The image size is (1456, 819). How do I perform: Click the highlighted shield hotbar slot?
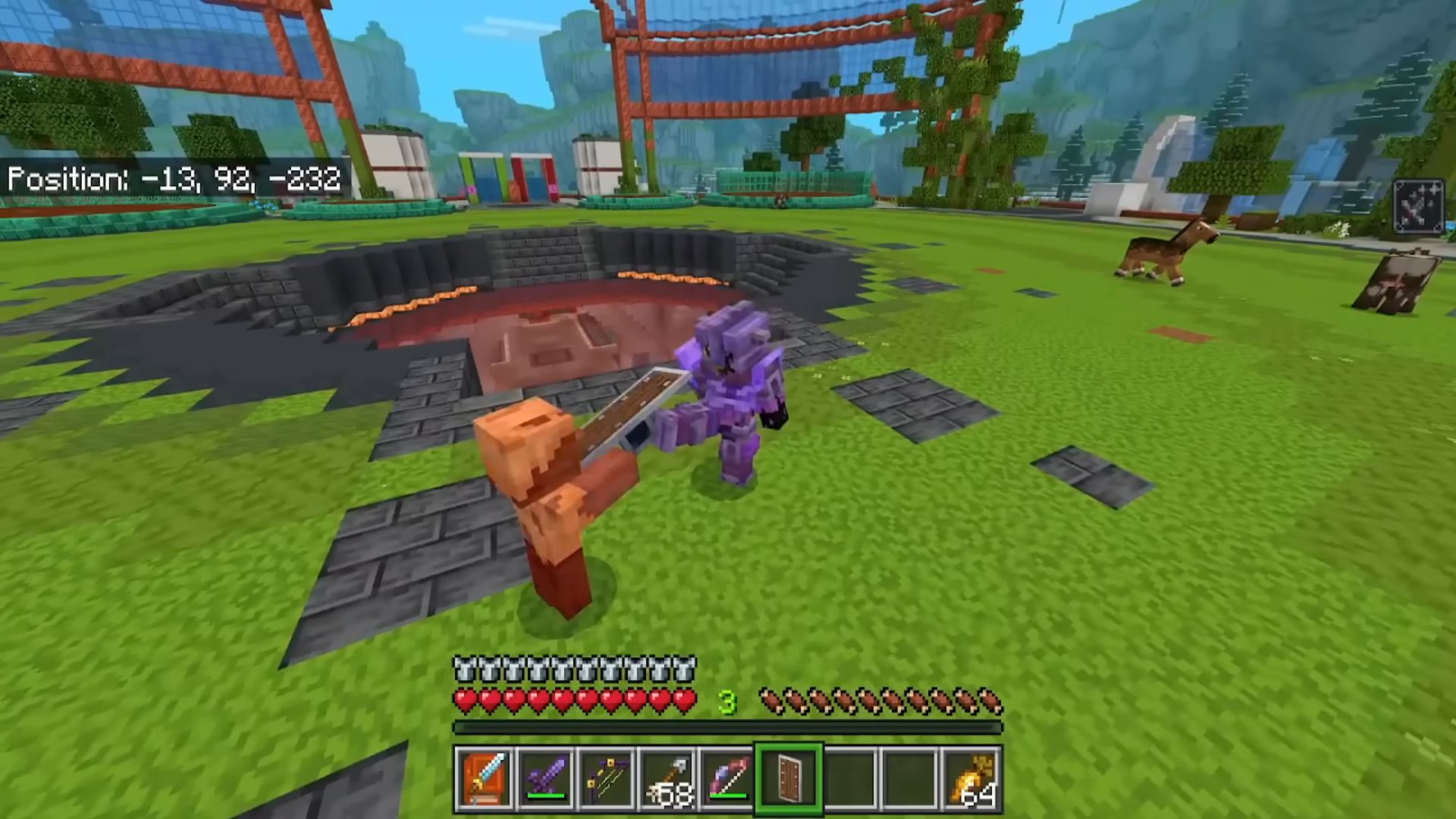789,779
